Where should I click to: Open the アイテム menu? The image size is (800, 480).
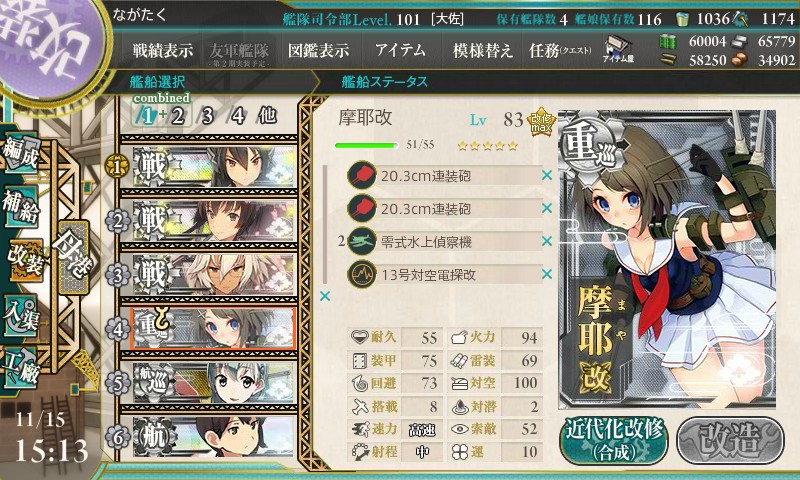(x=400, y=50)
